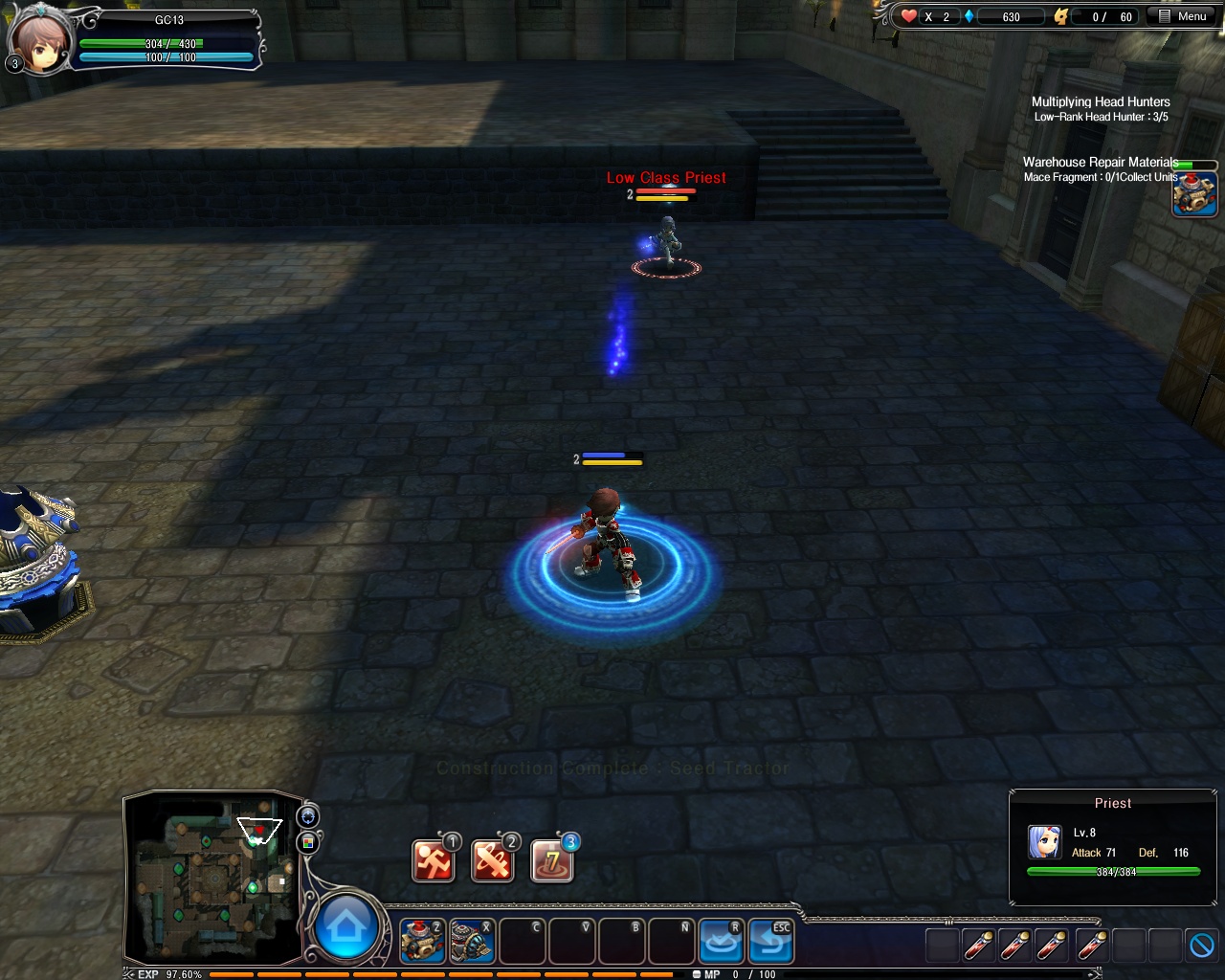The height and width of the screenshot is (980, 1225).
Task: Toggle the minimap colored squares button
Action: tap(308, 842)
